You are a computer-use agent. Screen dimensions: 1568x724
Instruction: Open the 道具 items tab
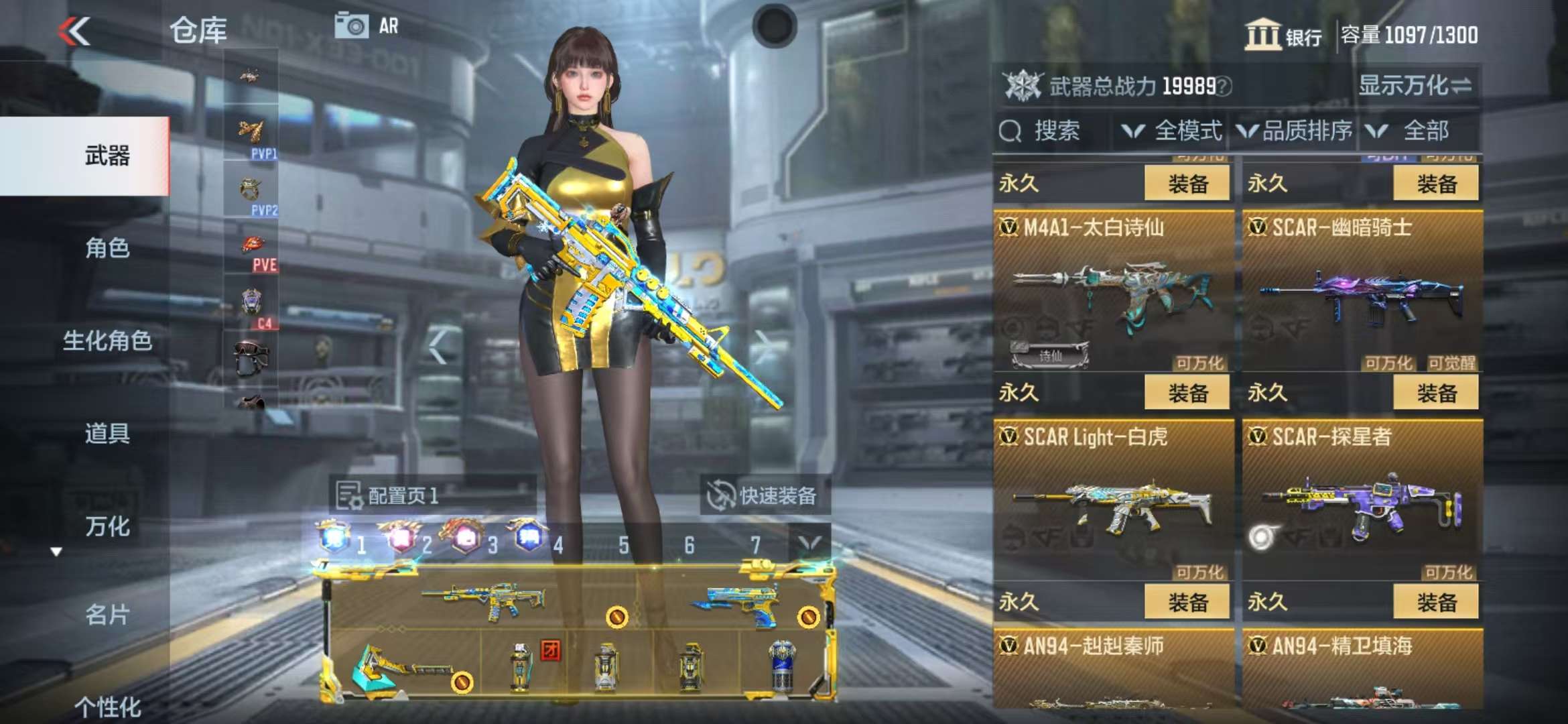(107, 434)
